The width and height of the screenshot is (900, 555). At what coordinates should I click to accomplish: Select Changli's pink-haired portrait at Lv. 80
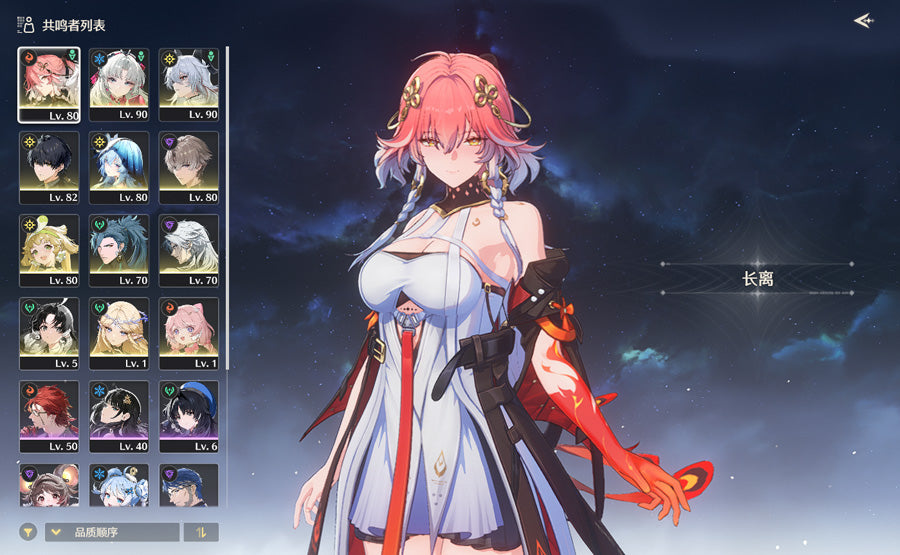(49, 84)
